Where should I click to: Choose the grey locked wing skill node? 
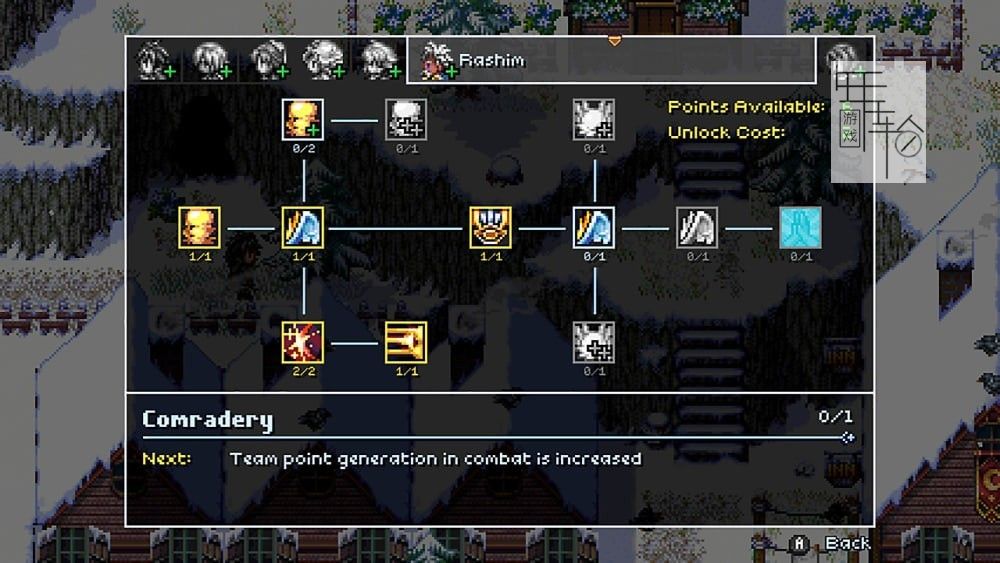(697, 228)
